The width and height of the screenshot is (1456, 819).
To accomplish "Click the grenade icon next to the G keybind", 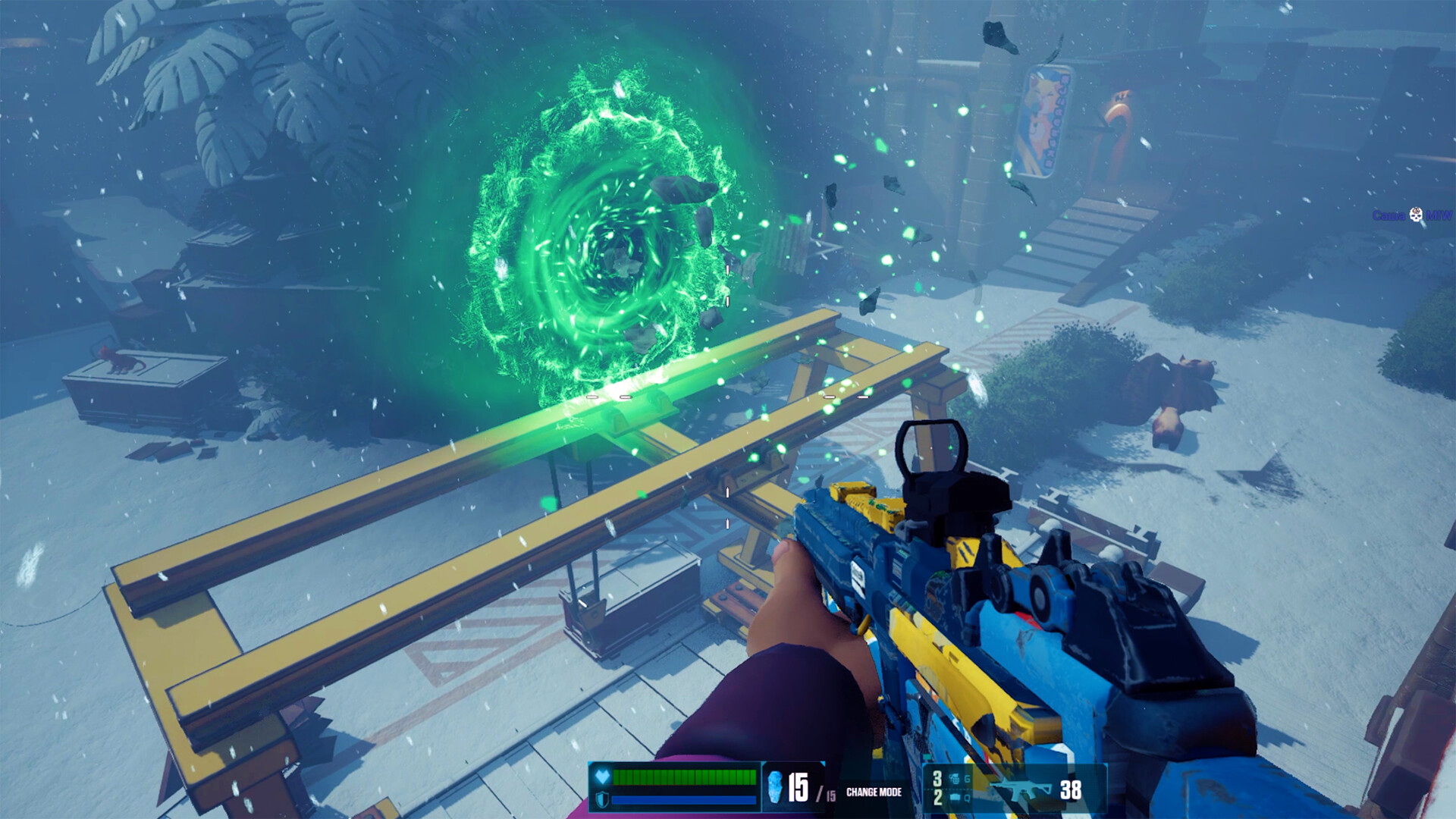I will 954,777.
